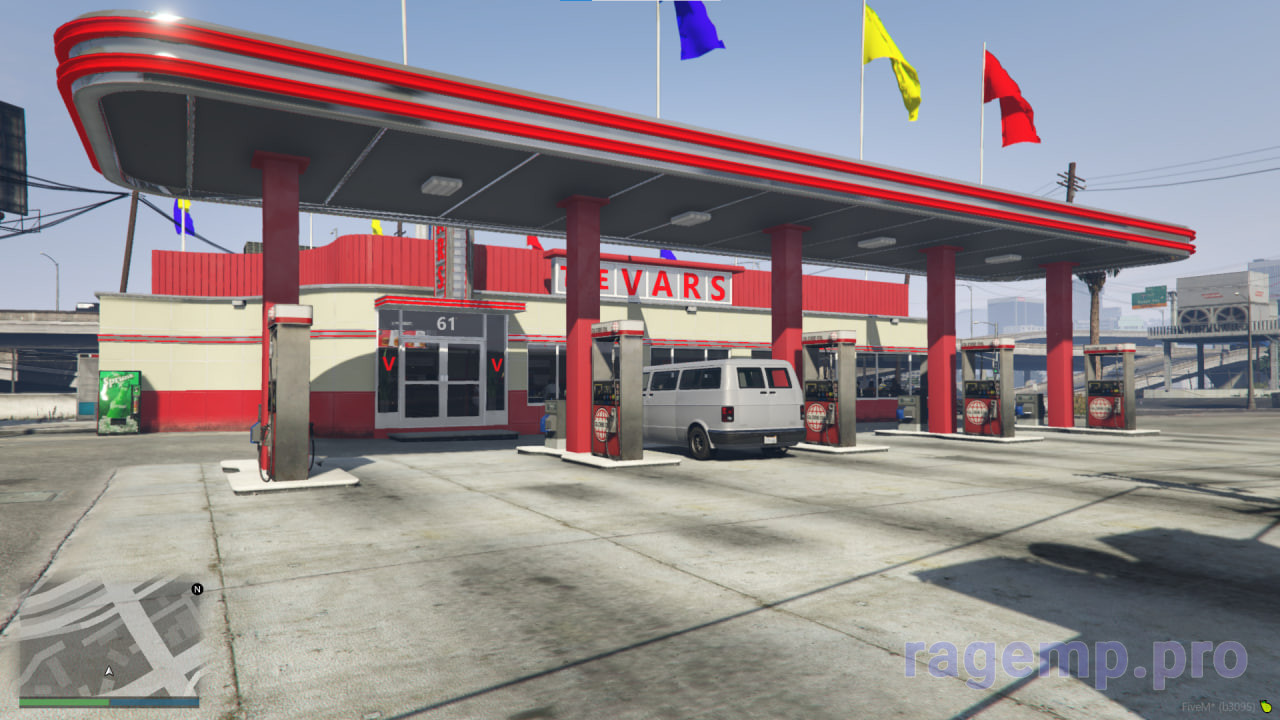Click the minimap radar

click(109, 636)
